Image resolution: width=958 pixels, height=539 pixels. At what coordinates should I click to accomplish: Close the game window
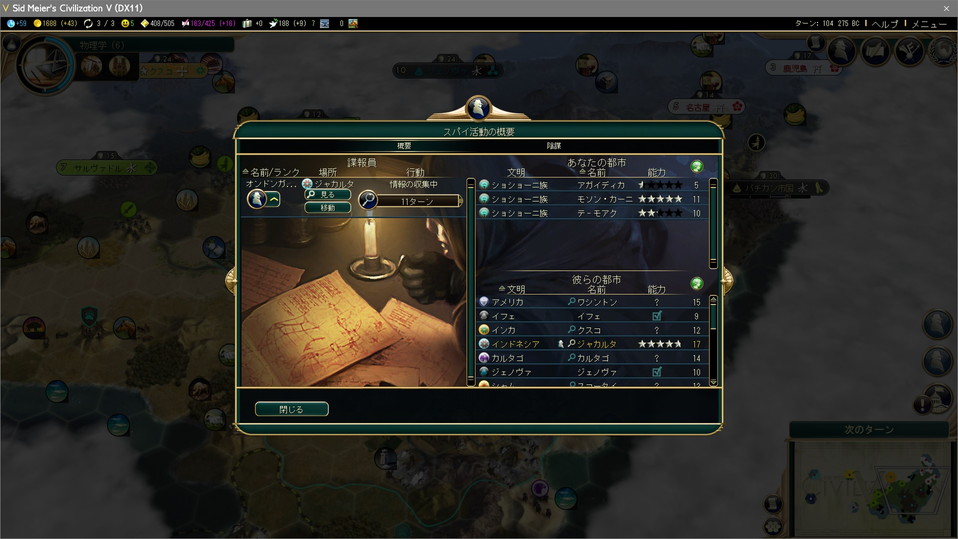point(946,8)
